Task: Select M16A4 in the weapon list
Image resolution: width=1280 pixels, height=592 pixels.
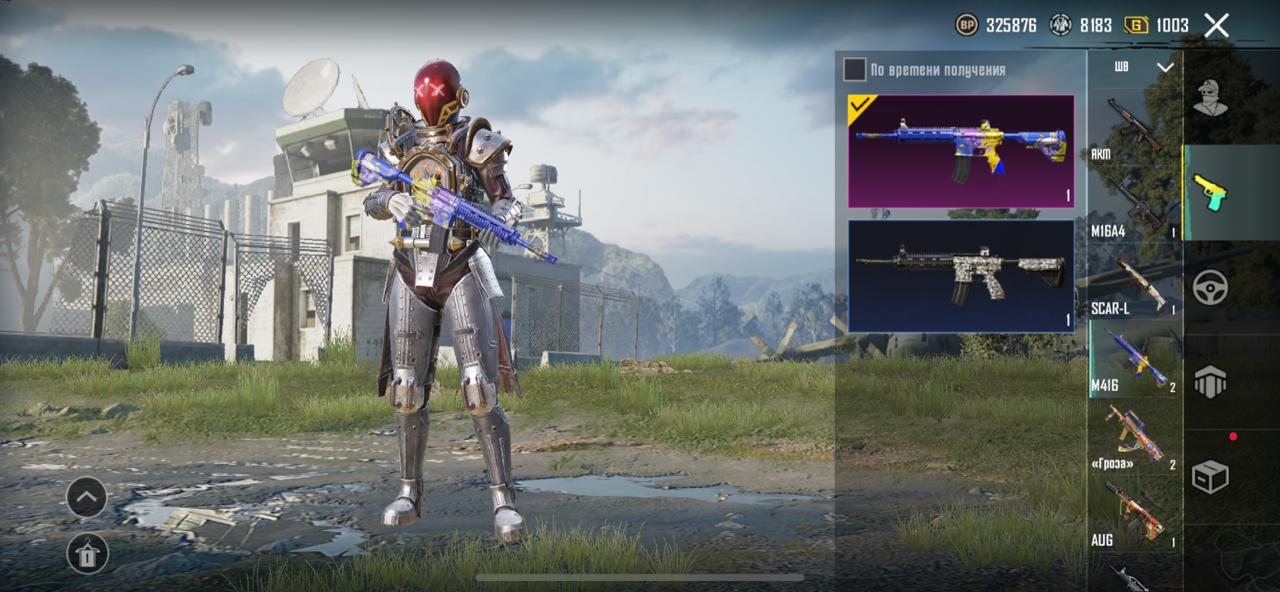Action: click(1134, 205)
